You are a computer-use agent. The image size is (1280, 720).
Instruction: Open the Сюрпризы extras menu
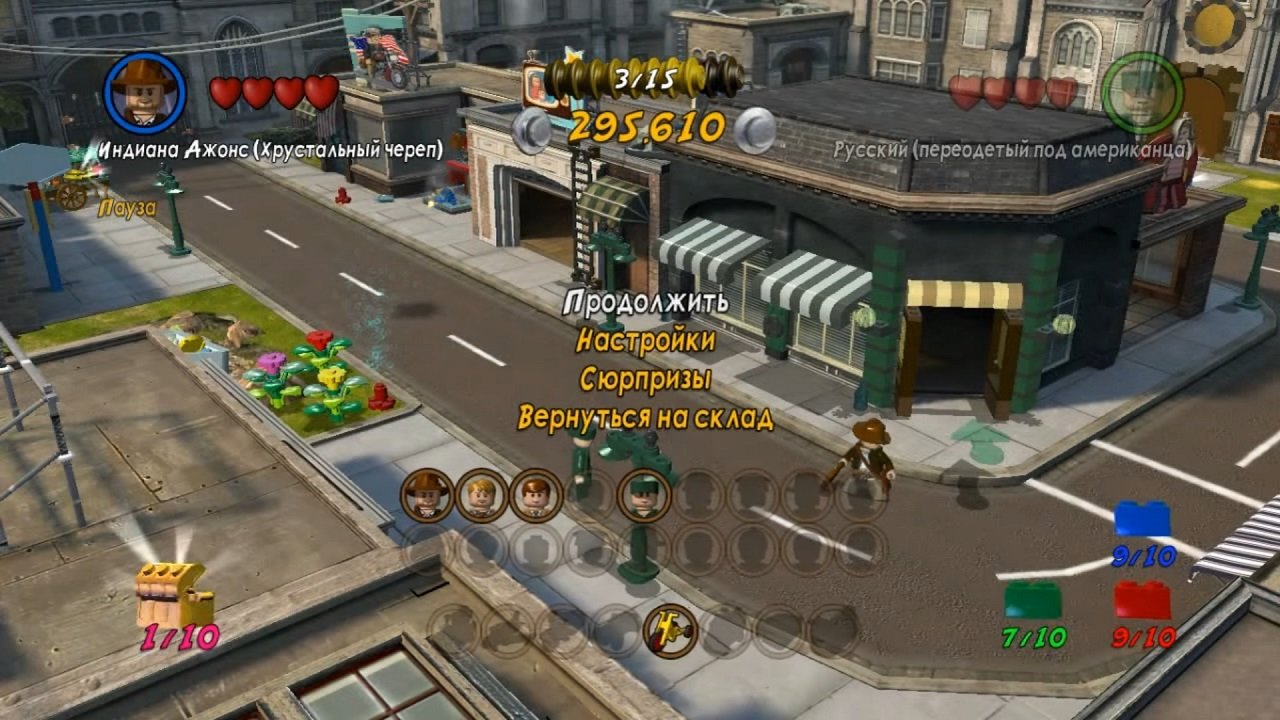[646, 379]
